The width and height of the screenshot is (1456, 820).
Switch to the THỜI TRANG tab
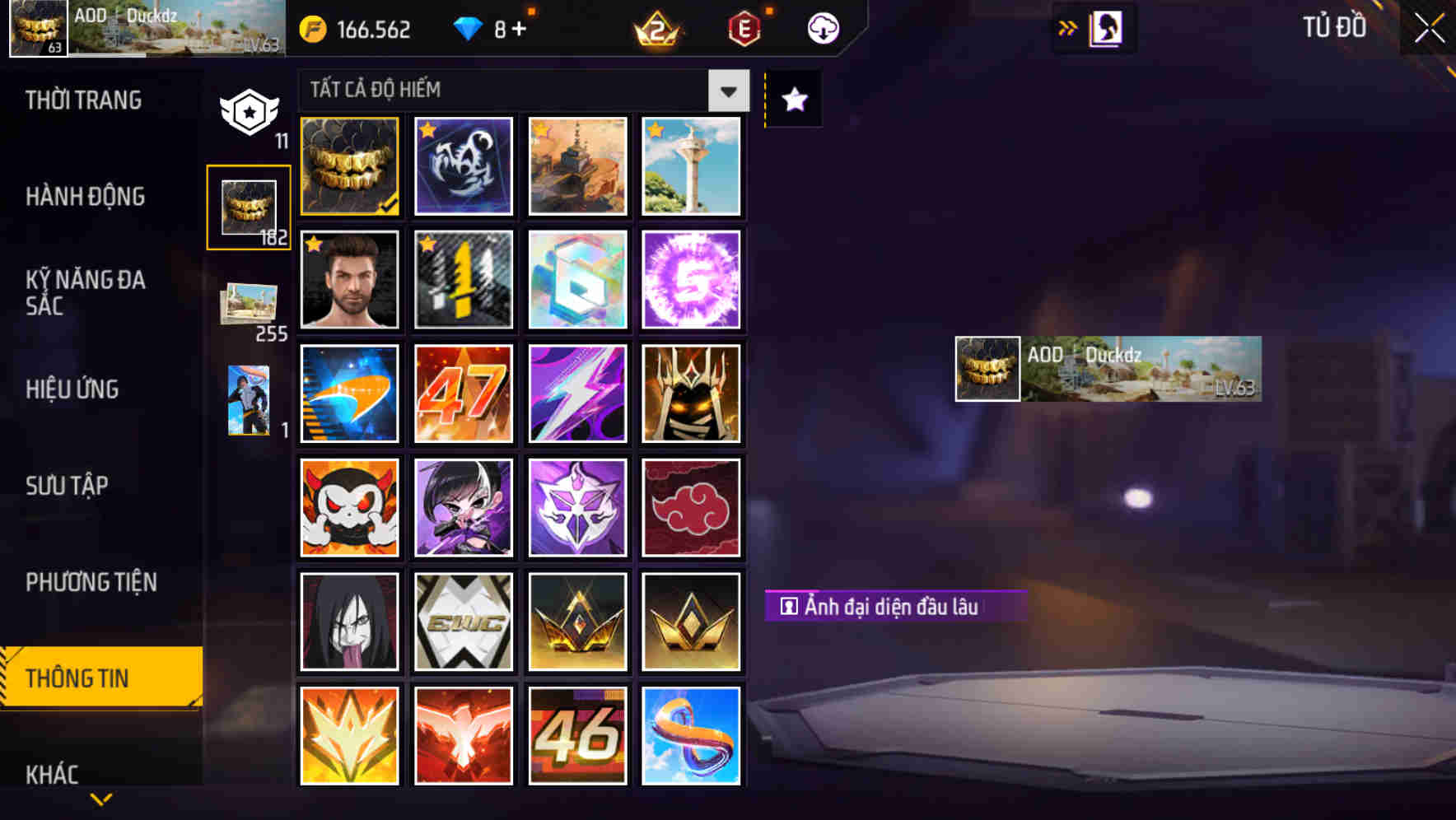[84, 100]
